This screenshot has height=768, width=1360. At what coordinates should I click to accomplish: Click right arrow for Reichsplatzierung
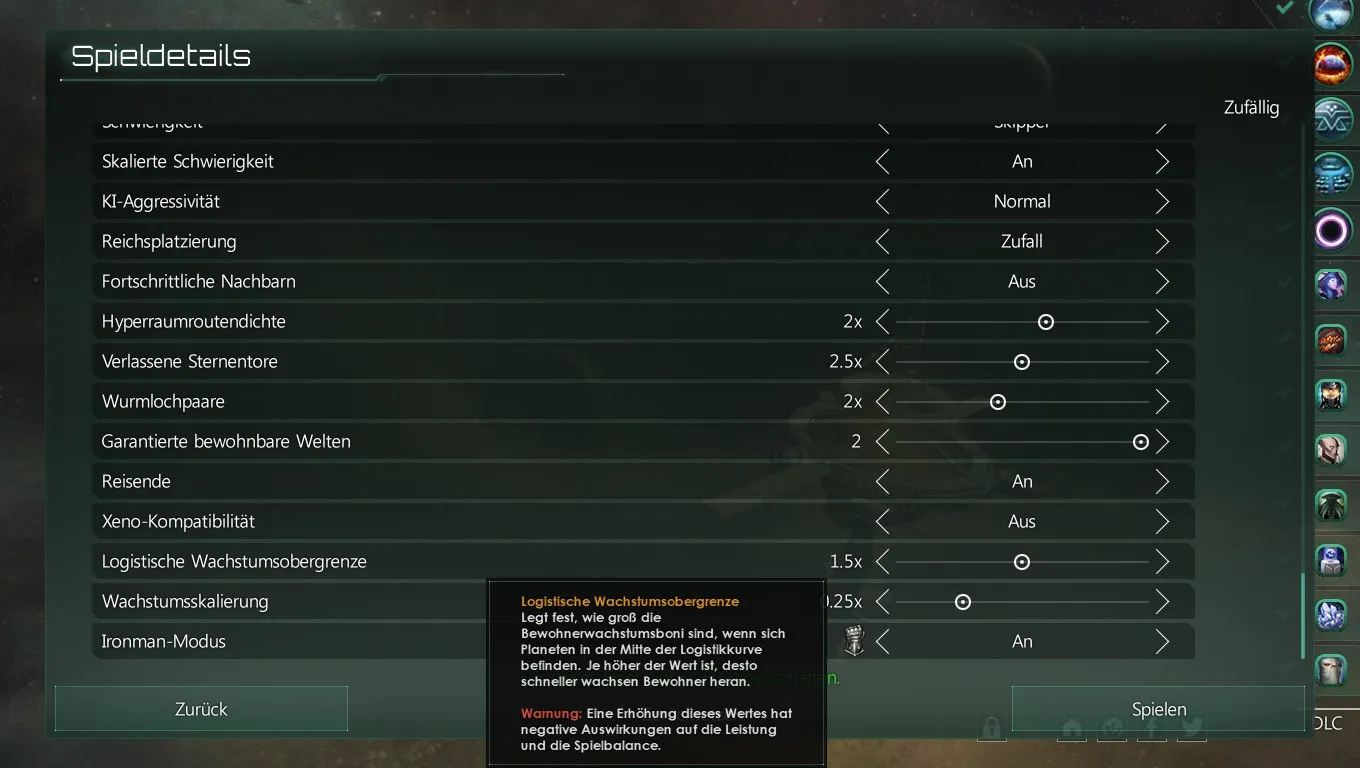[1162, 242]
